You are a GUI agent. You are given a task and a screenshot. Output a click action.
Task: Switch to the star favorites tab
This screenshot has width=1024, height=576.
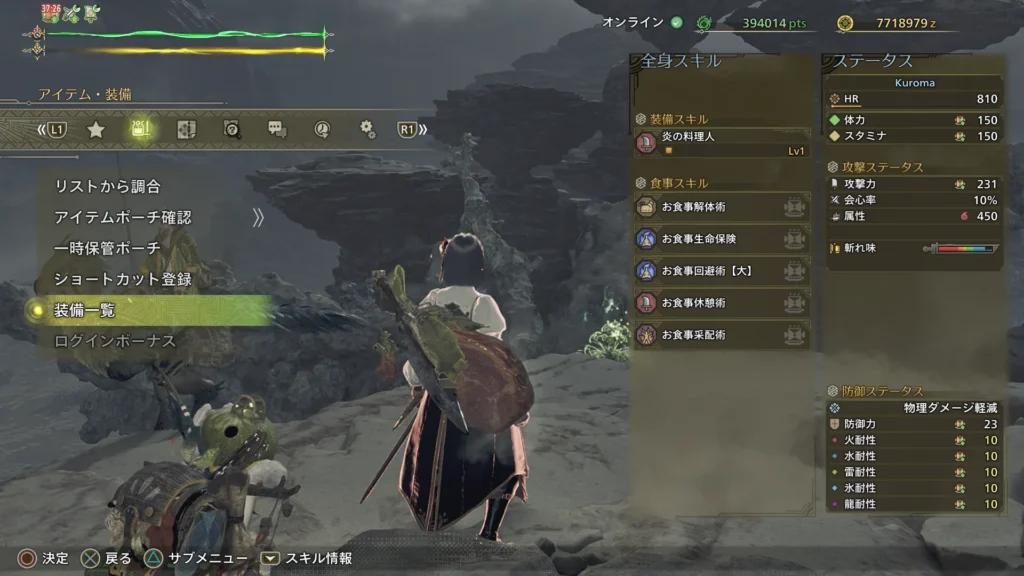pyautogui.click(x=96, y=129)
